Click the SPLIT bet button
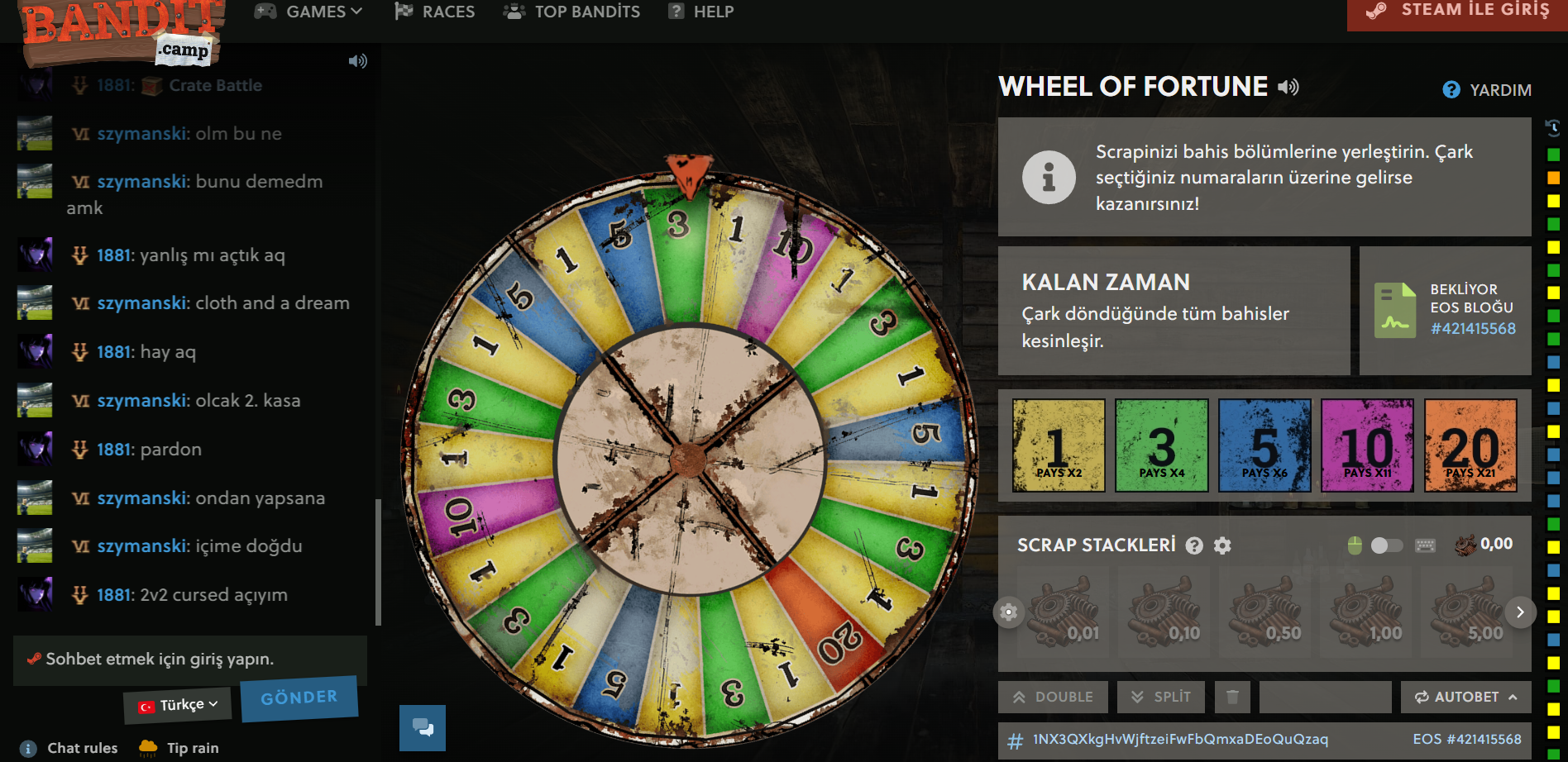Viewport: 1568px width, 762px height. point(1161,697)
